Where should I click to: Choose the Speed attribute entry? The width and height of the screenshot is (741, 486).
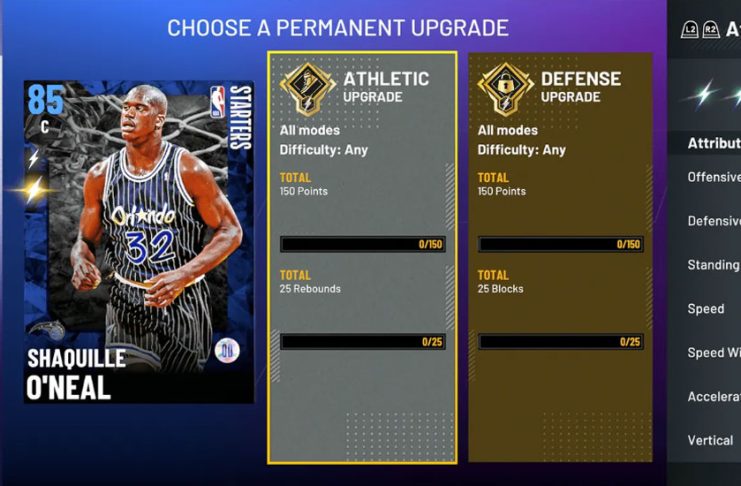(706, 309)
